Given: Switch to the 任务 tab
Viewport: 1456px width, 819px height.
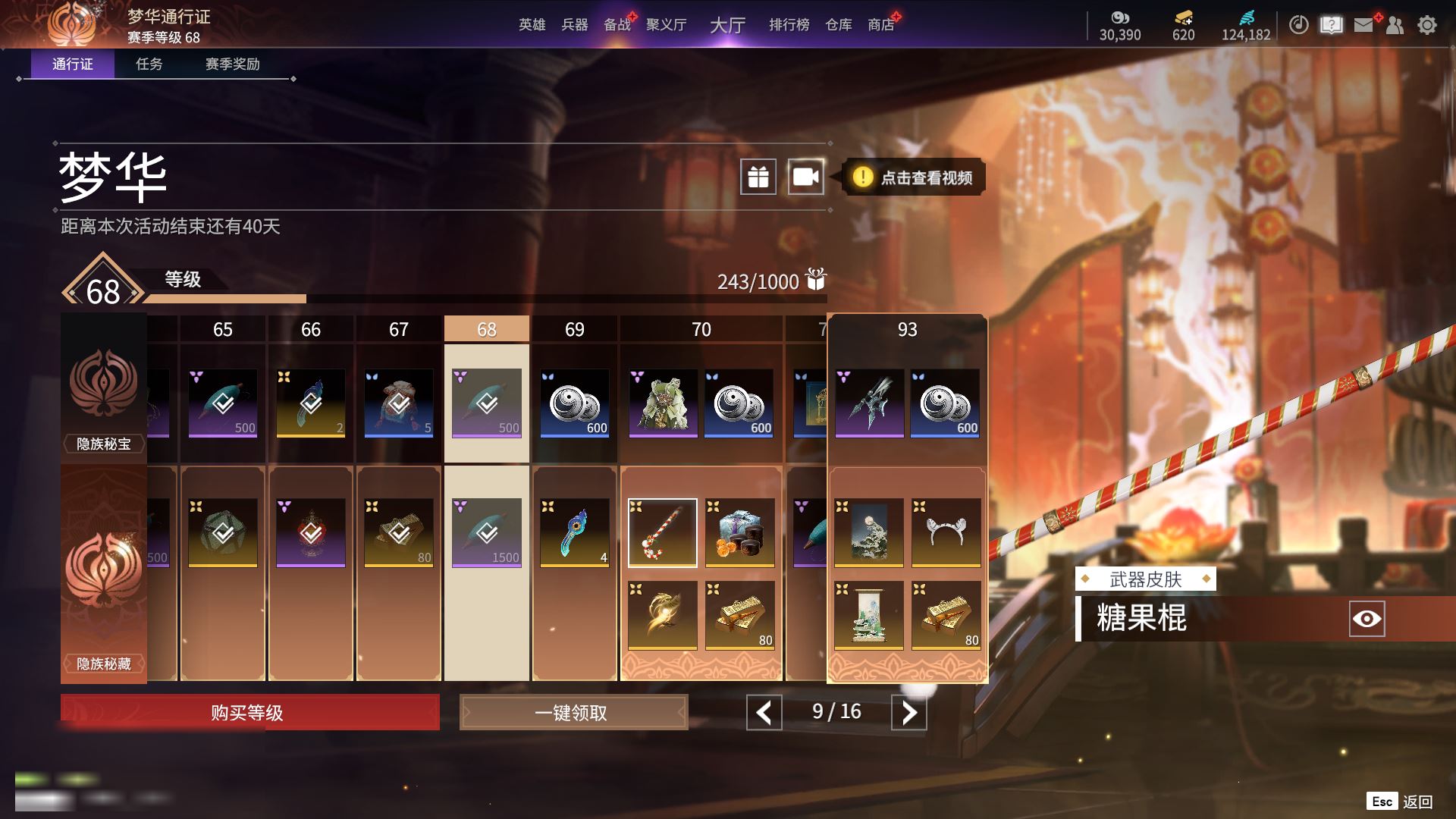Looking at the screenshot, I should (x=149, y=64).
